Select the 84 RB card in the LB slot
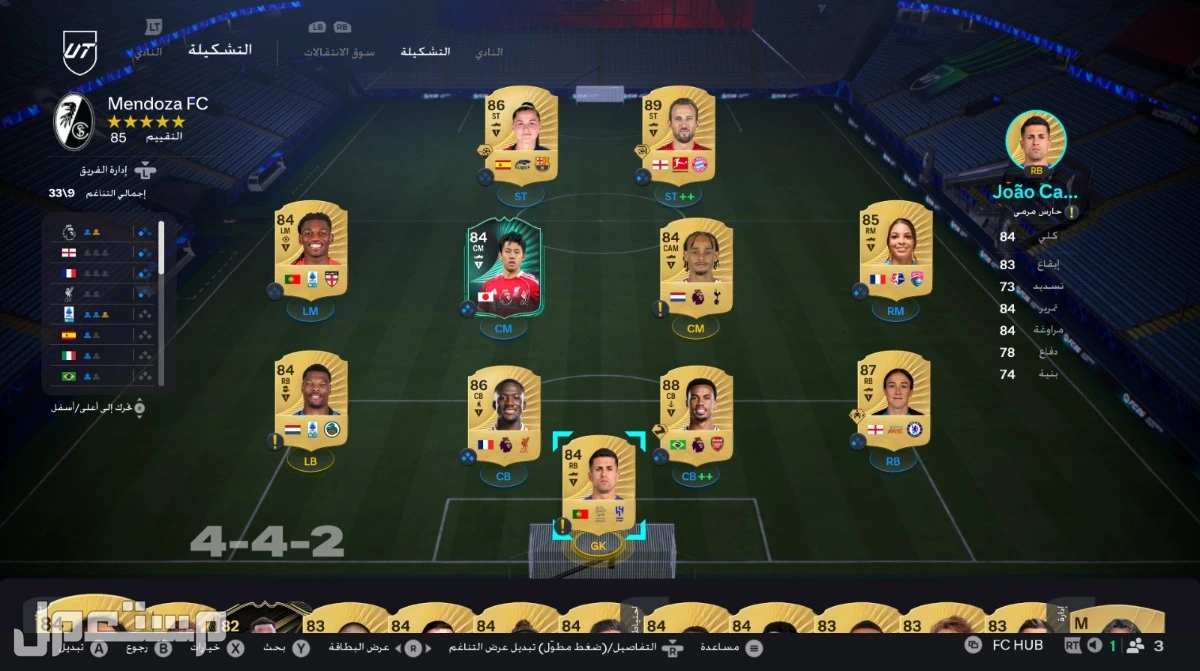The width and height of the screenshot is (1200, 671). click(x=310, y=398)
